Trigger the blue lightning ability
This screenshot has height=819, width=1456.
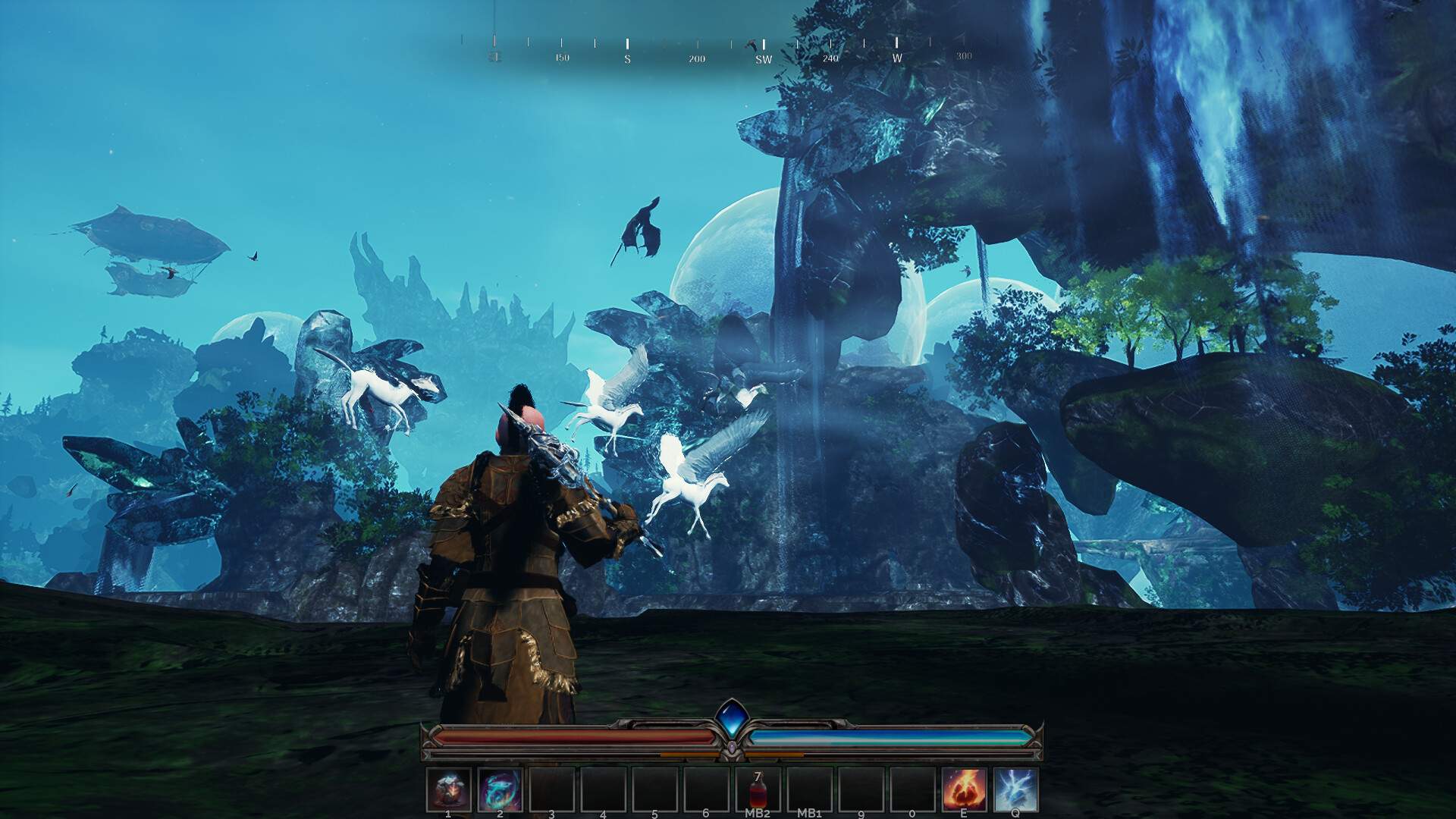click(1015, 789)
